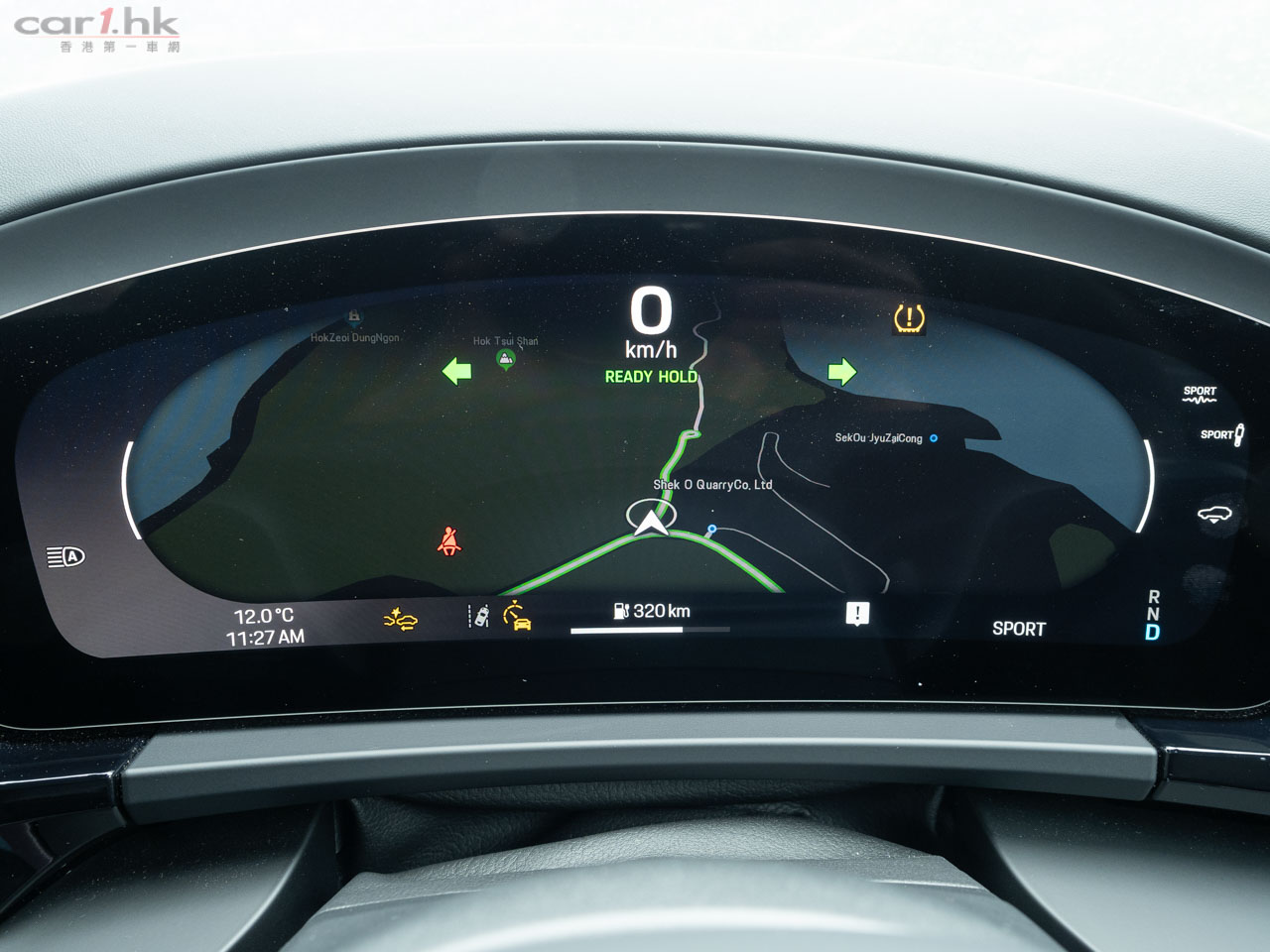Click the red seatbelt warning icon
The height and width of the screenshot is (952, 1270).
449,541
